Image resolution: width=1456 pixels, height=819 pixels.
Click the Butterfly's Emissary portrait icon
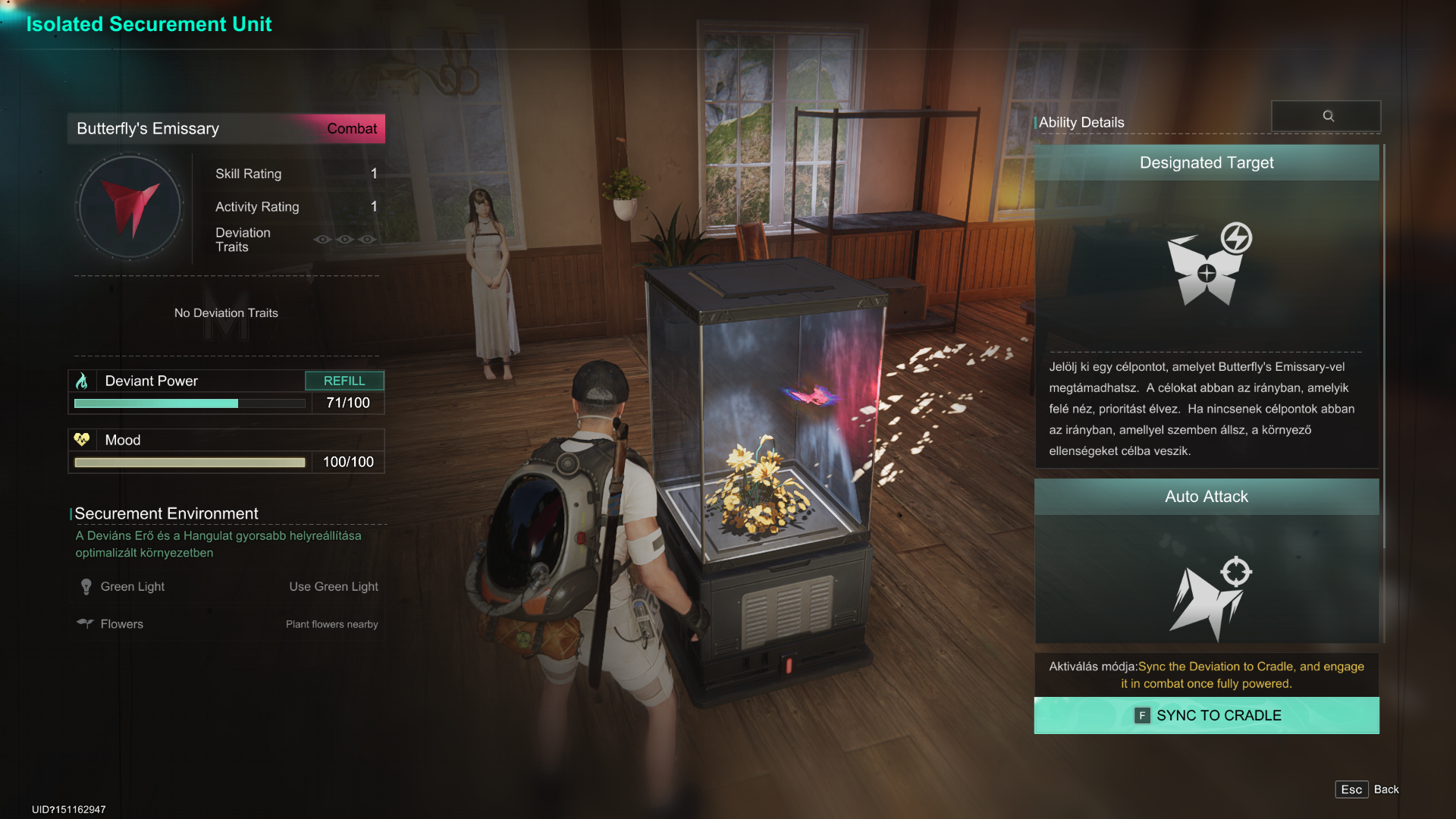click(130, 206)
